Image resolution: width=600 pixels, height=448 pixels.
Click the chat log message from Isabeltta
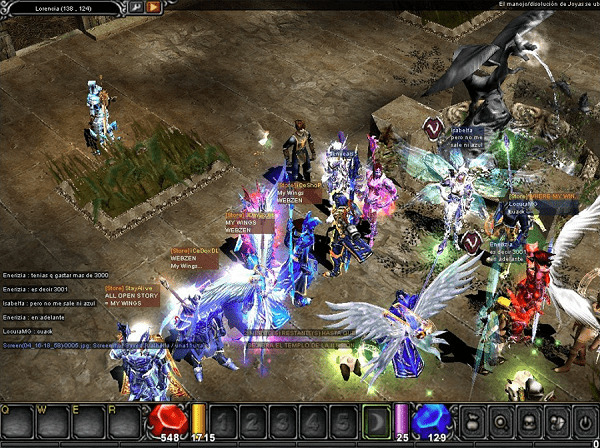(x=49, y=303)
